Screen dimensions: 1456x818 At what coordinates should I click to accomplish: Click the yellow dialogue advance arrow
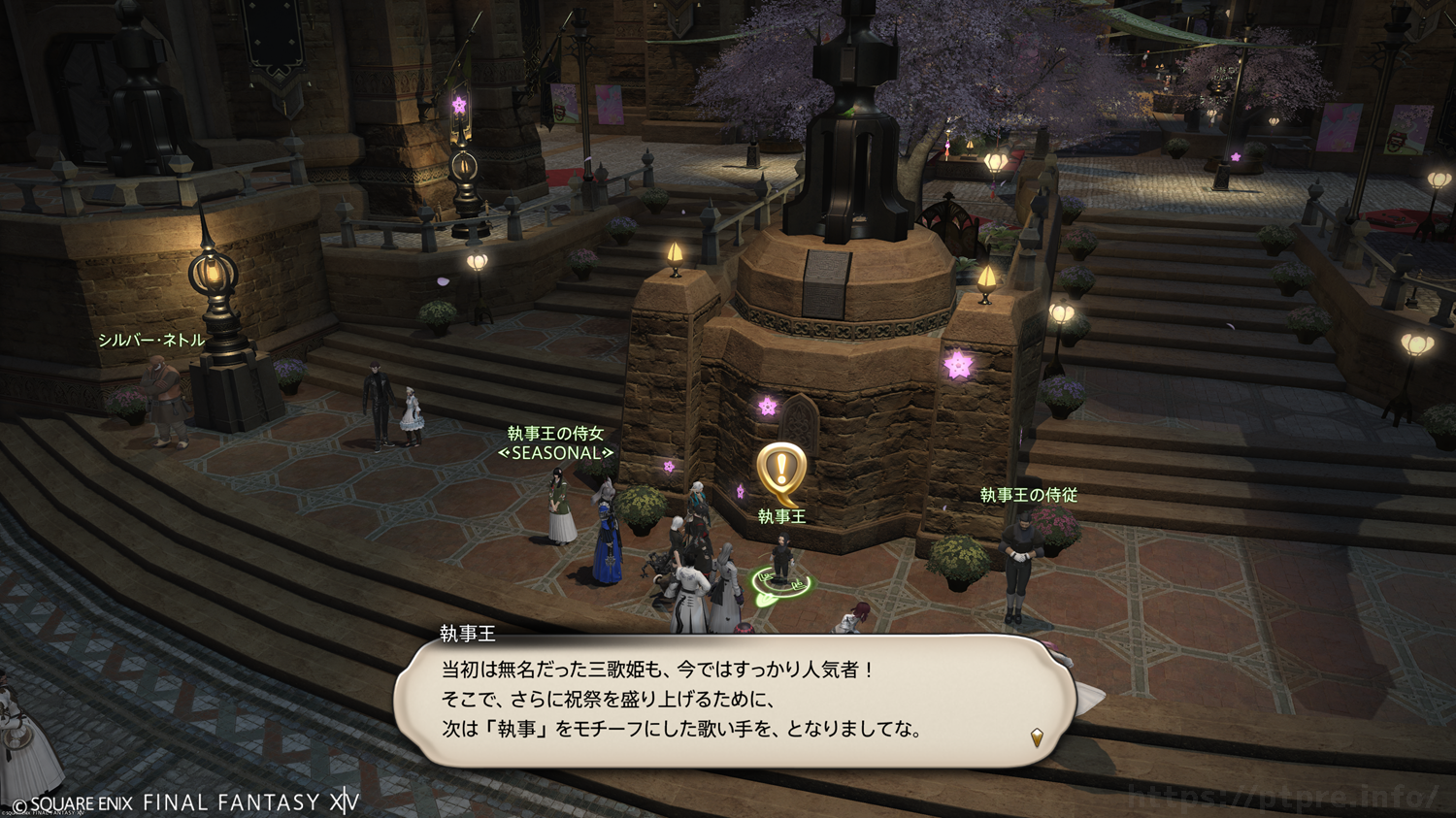point(1037,737)
